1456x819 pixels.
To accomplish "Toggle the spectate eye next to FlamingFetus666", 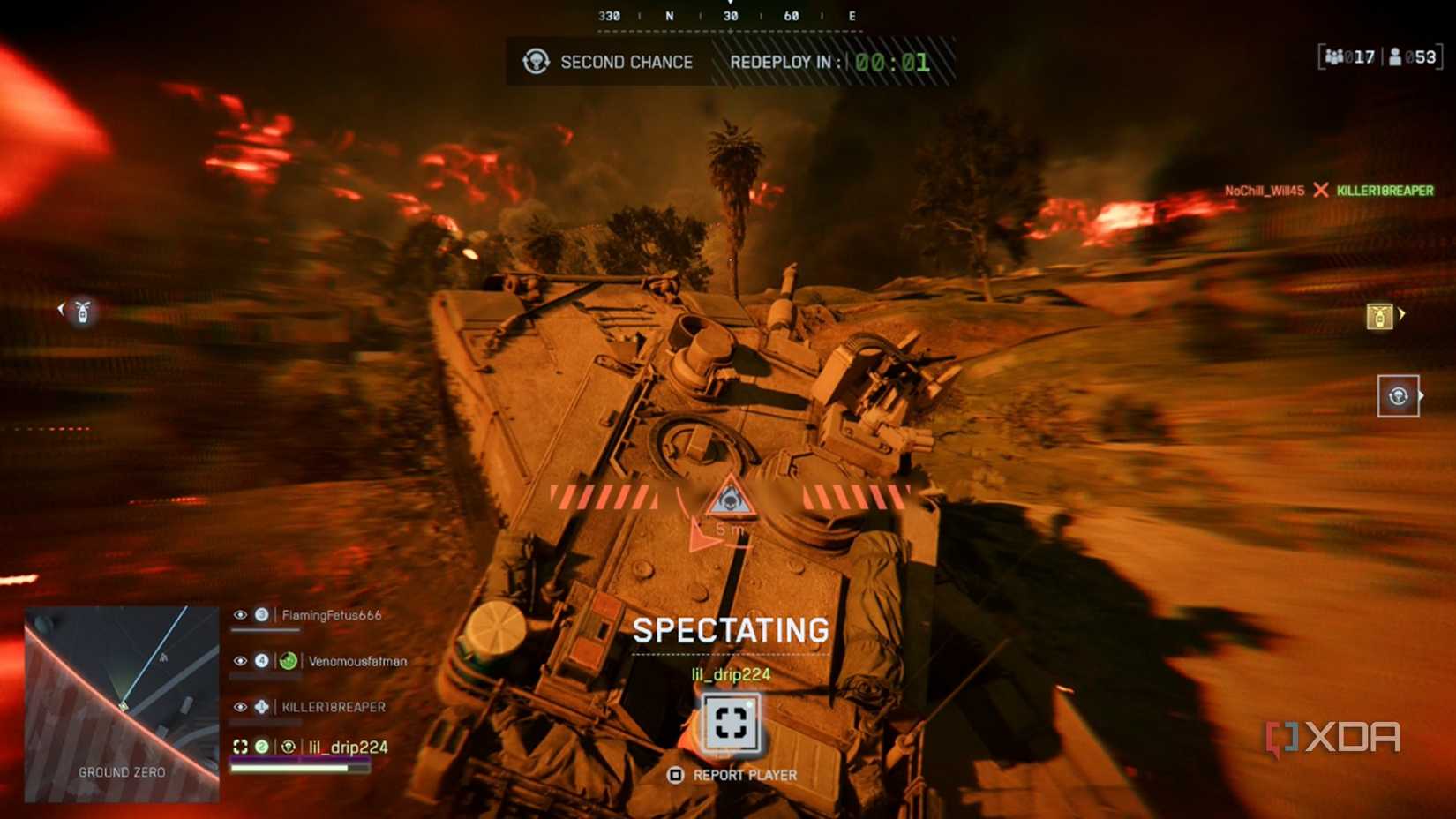I will coord(241,615).
